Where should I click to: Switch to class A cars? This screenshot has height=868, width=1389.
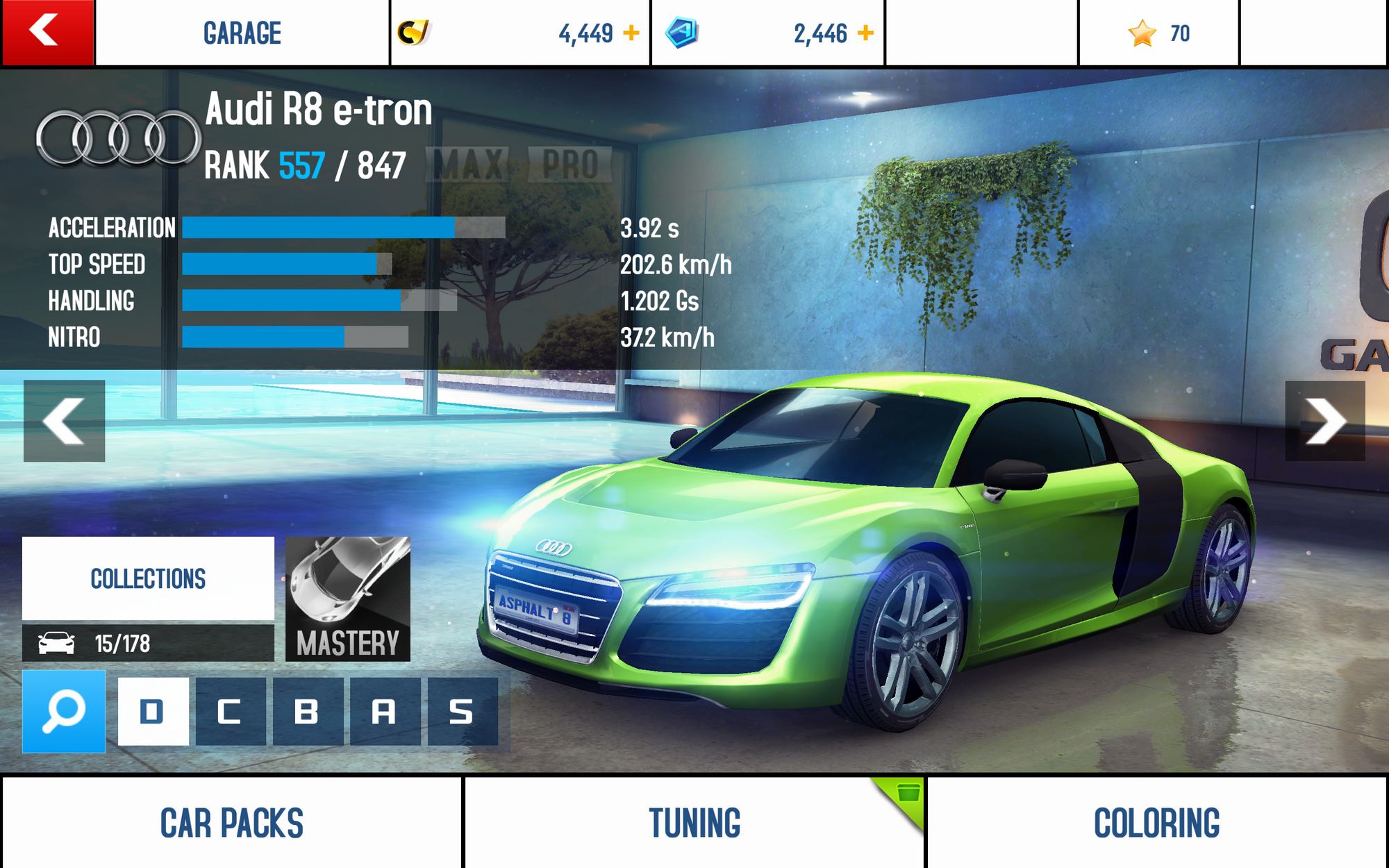[x=385, y=712]
